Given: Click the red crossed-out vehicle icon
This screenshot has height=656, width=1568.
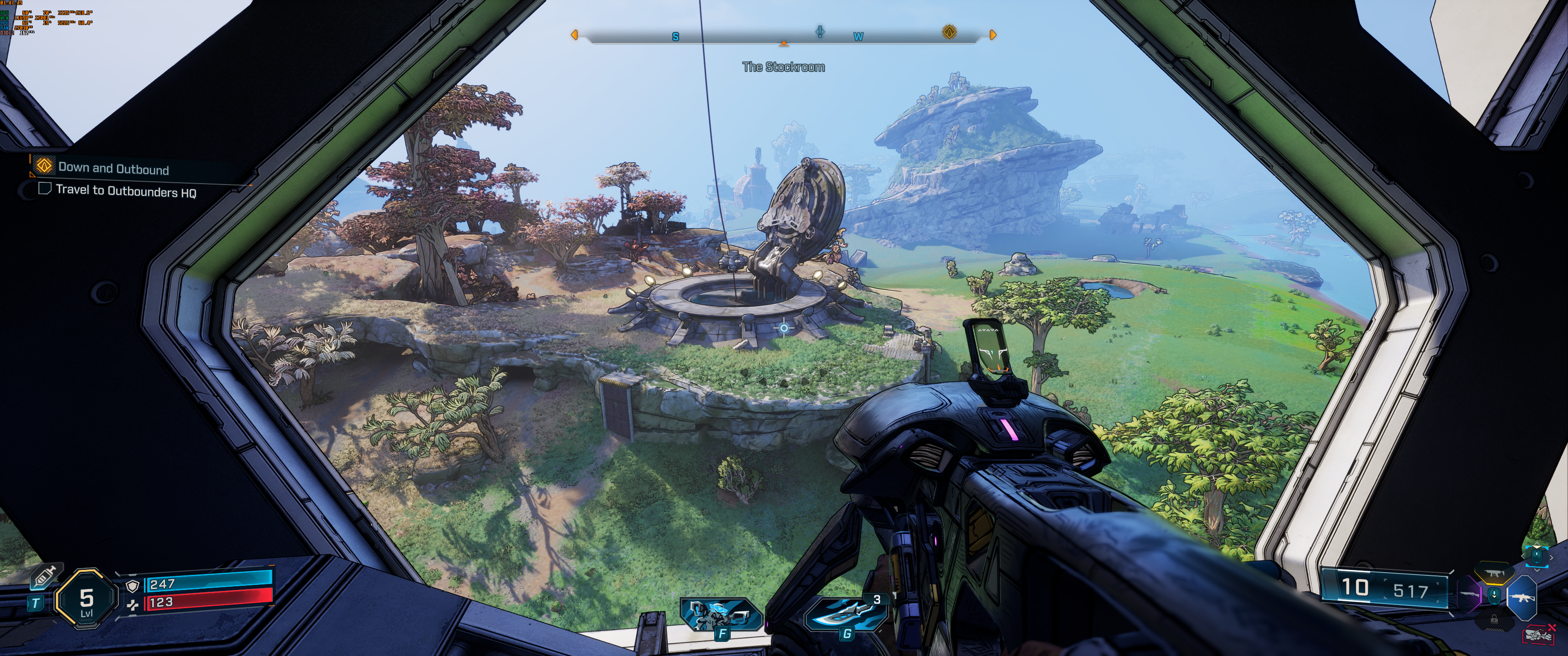Looking at the screenshot, I should coord(1539,635).
